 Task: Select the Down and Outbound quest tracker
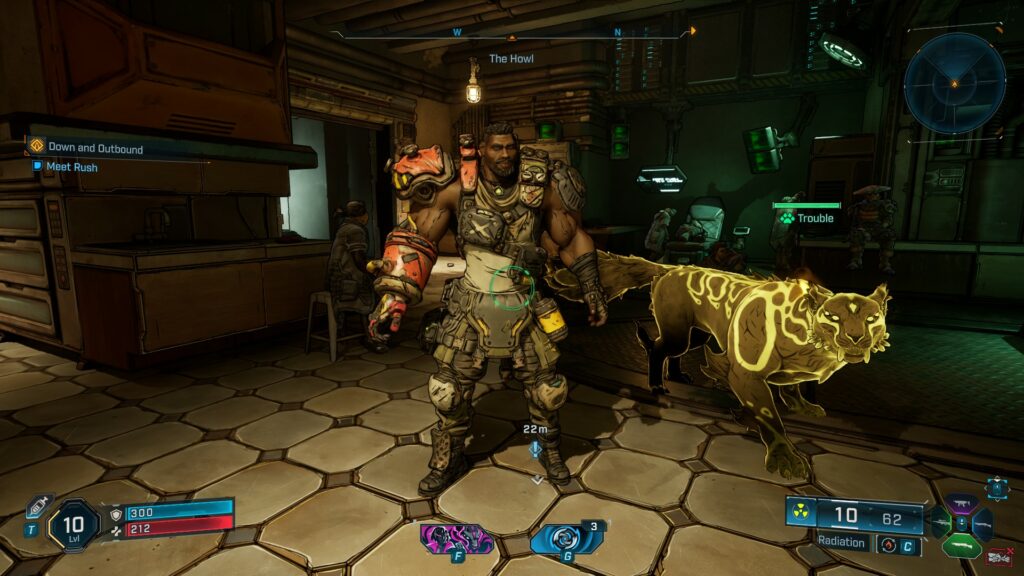[x=95, y=149]
